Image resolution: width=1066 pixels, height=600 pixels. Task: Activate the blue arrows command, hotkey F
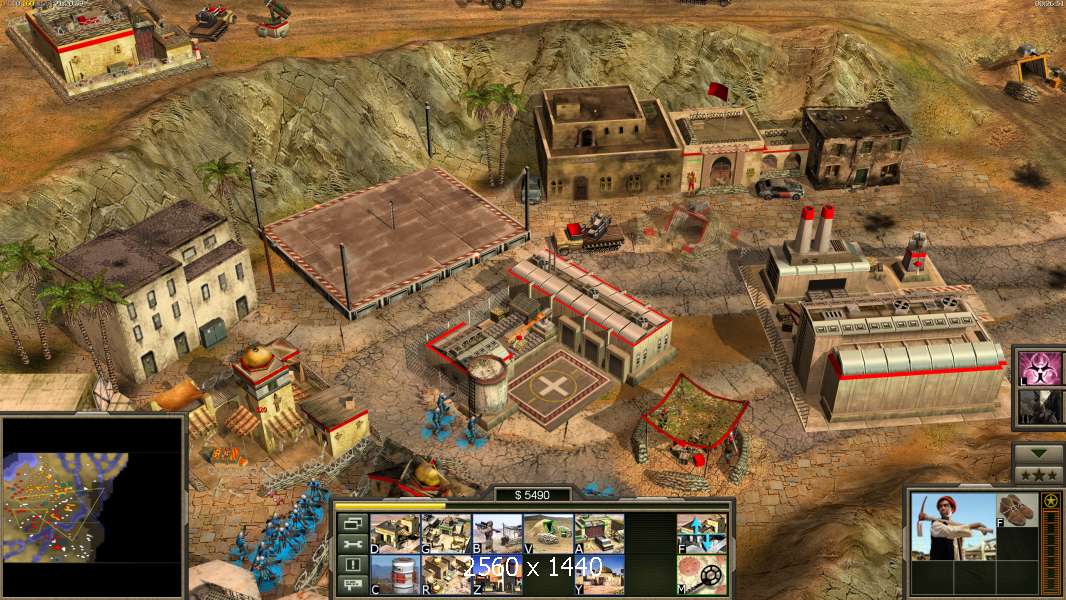(x=701, y=533)
